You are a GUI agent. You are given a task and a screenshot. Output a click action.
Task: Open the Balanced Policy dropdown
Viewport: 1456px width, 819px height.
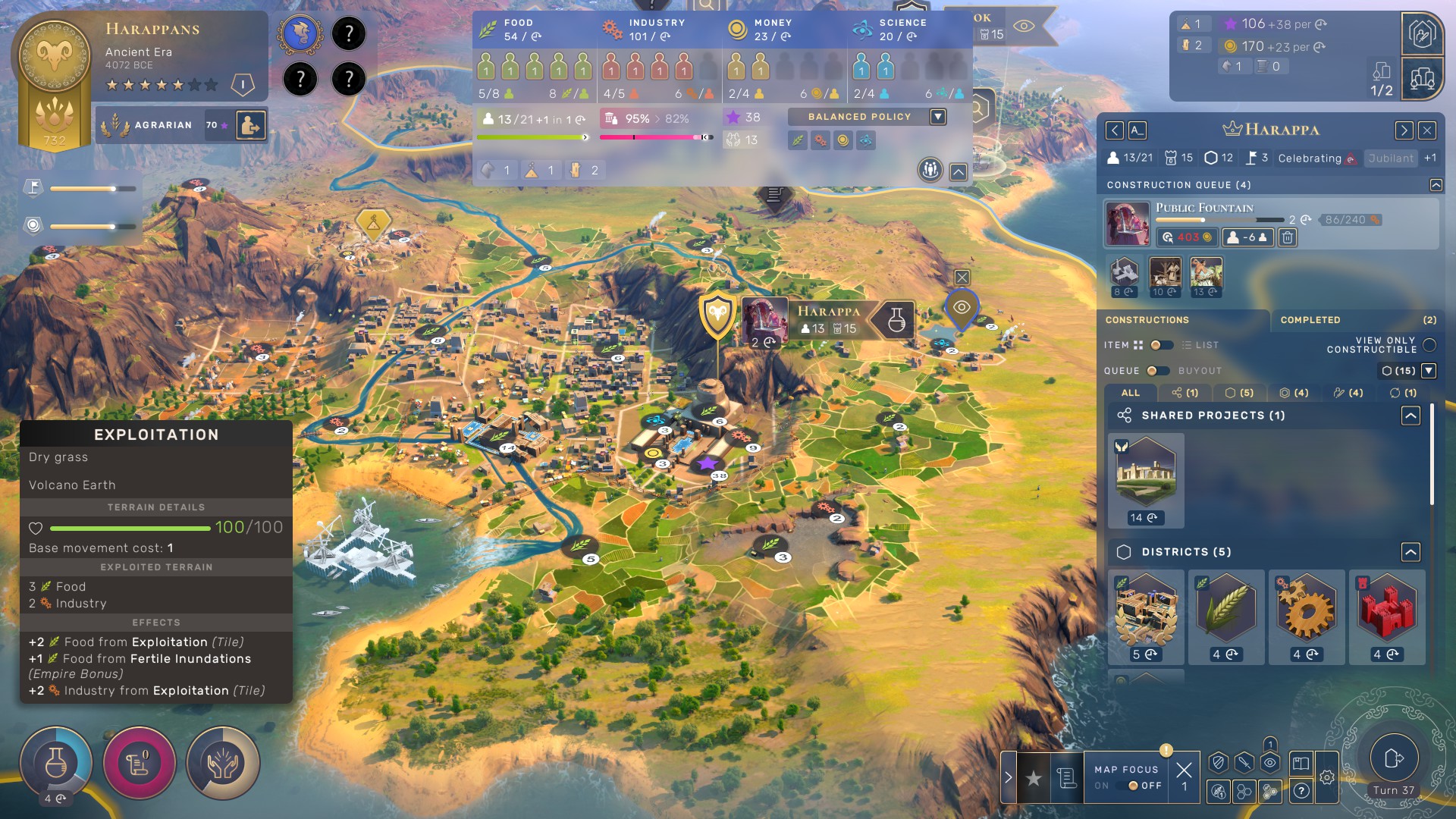point(938,117)
